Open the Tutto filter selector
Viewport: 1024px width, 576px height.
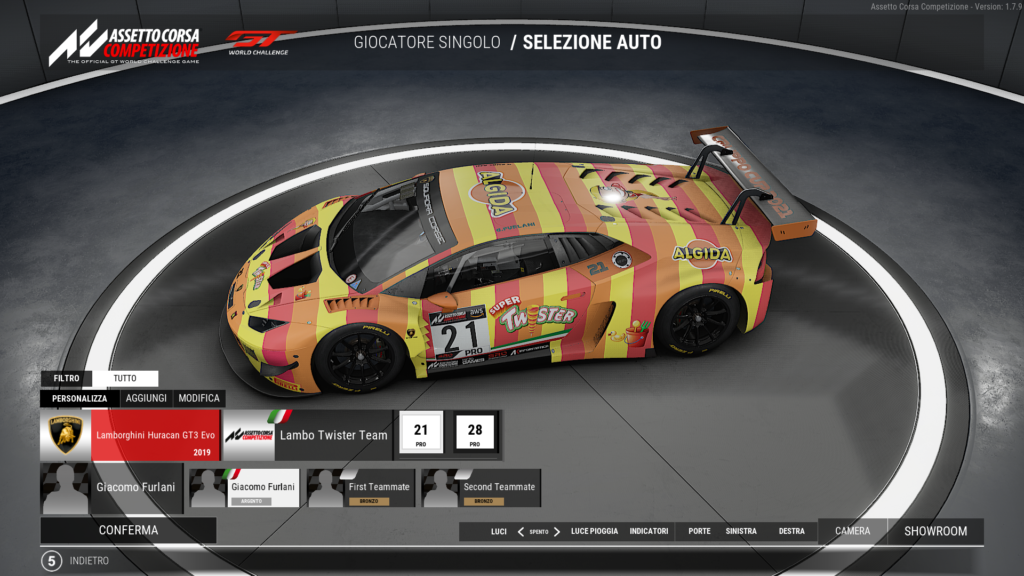point(125,379)
